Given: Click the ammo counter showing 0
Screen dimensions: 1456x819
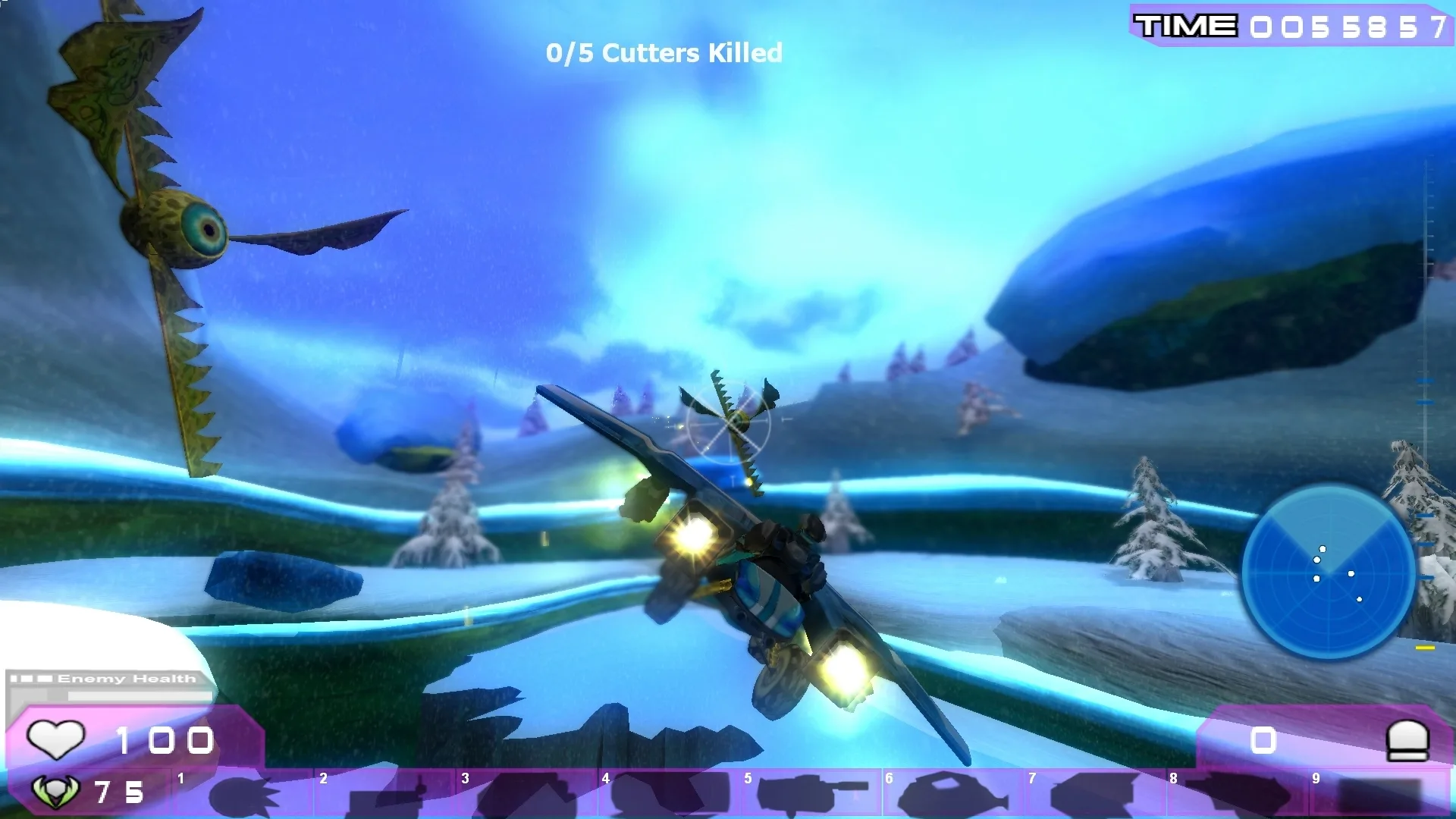Looking at the screenshot, I should (x=1265, y=739).
